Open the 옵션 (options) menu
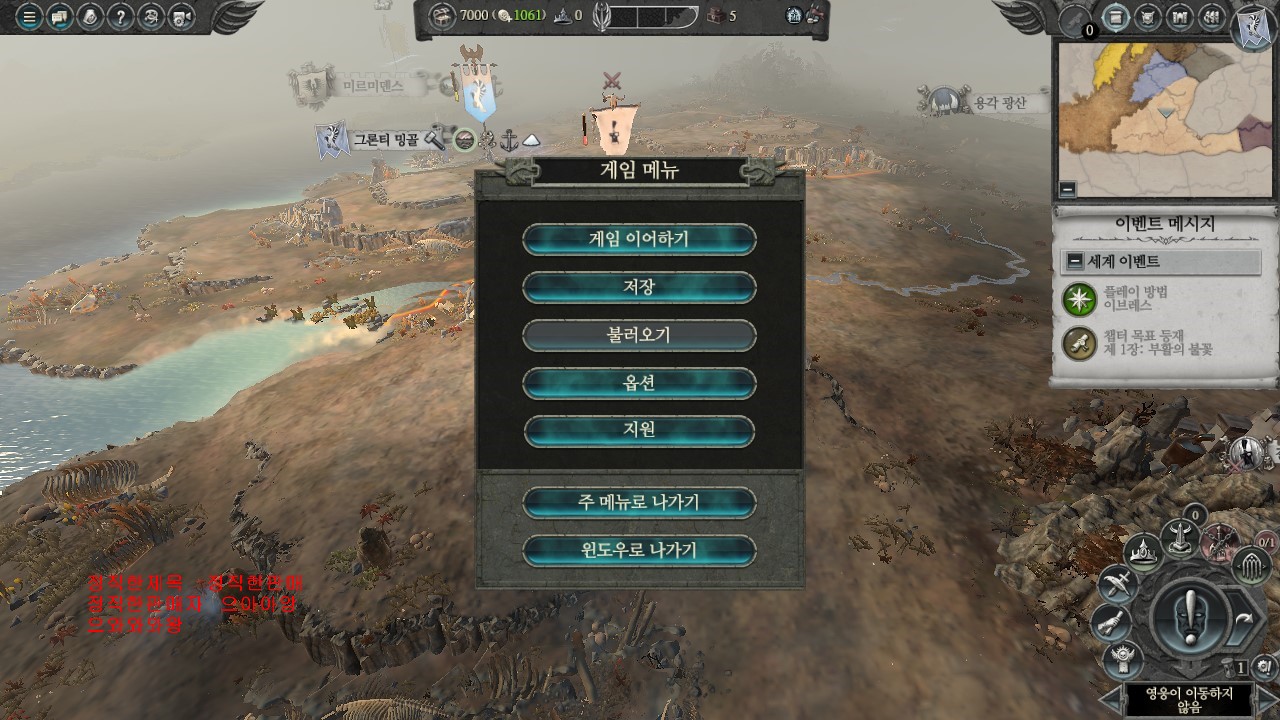 tap(639, 383)
